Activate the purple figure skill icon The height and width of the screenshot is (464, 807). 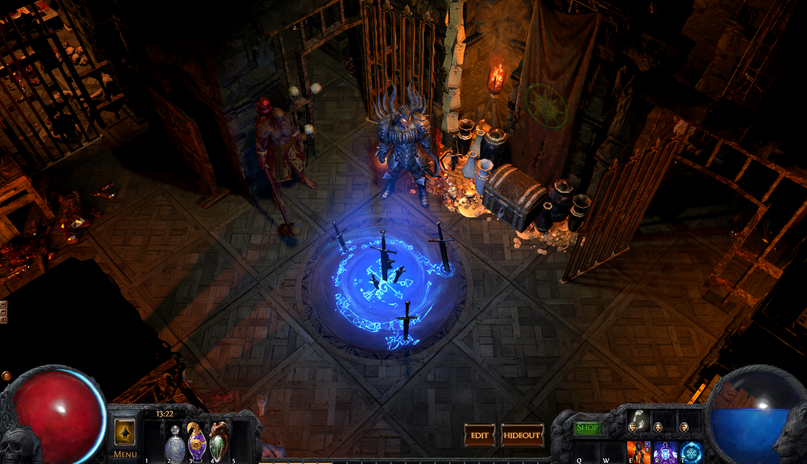point(664,452)
